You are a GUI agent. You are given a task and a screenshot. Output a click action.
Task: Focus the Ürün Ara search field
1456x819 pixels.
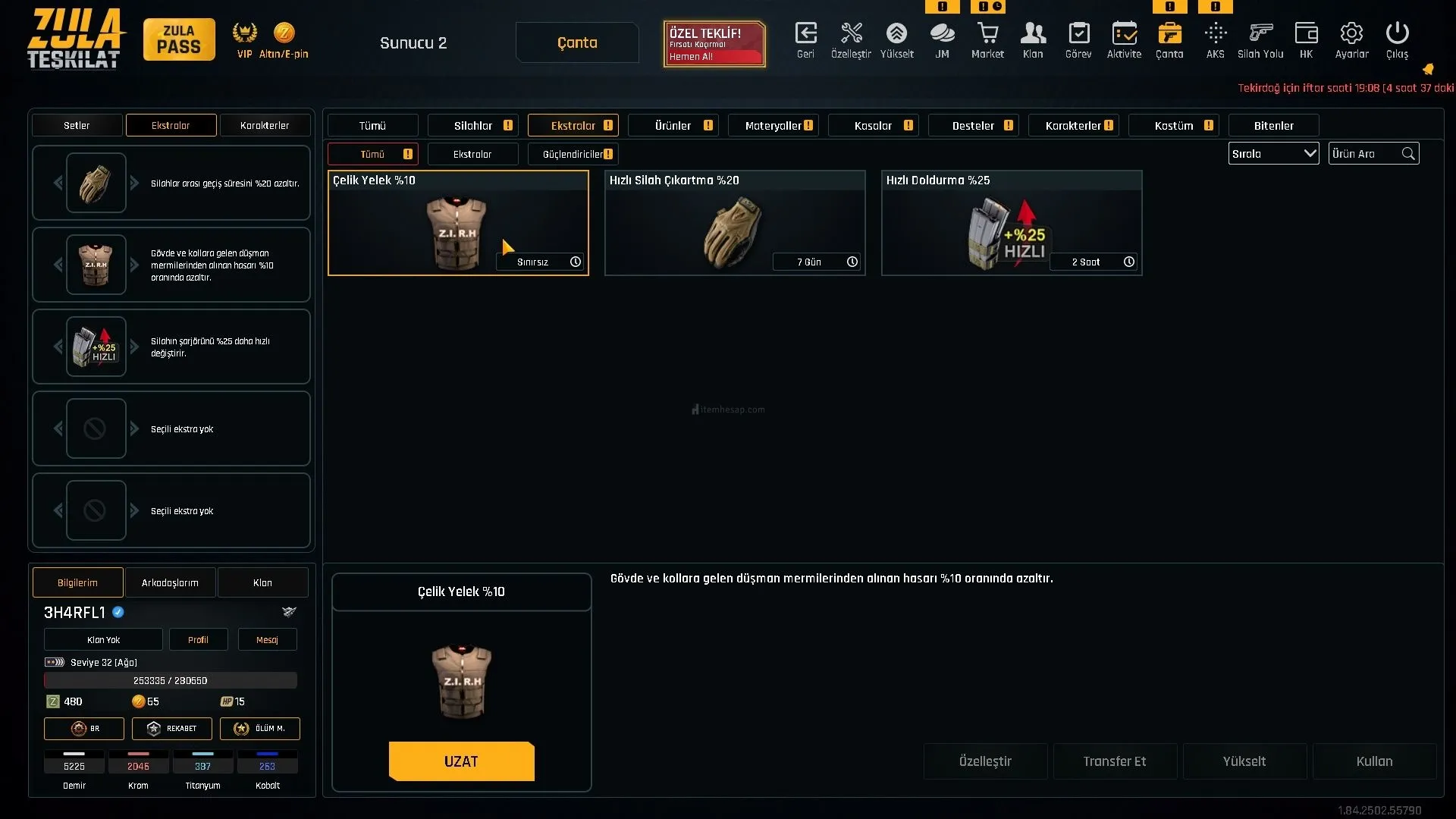[x=1365, y=154]
